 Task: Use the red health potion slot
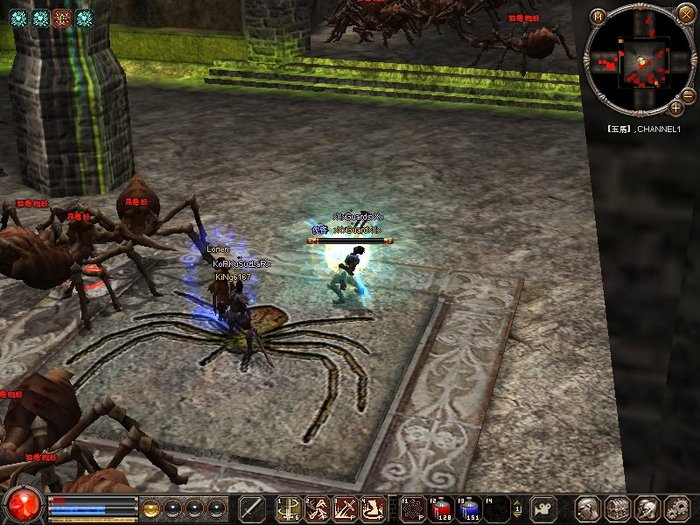443,508
